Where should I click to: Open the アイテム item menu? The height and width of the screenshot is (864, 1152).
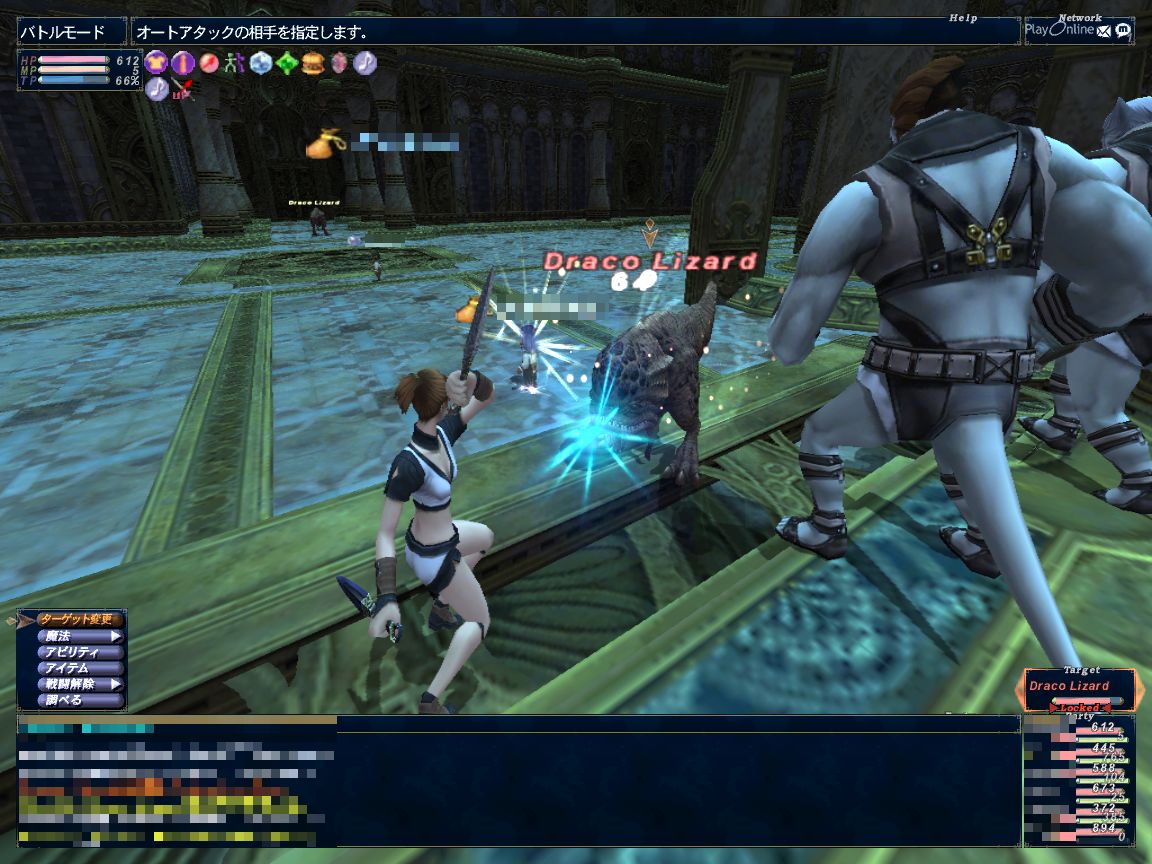[80, 668]
